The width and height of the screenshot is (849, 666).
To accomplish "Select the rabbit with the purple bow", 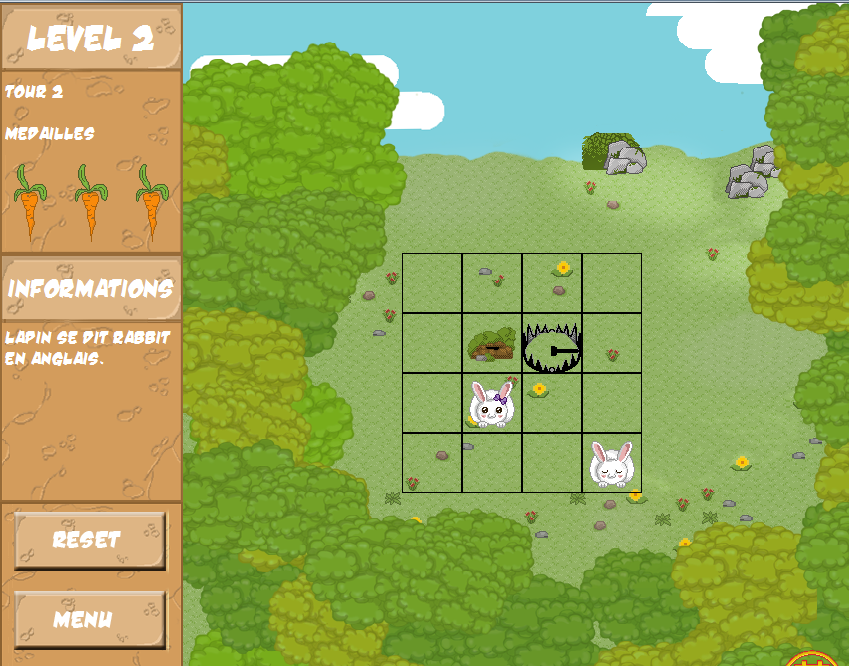I will pyautogui.click(x=492, y=404).
